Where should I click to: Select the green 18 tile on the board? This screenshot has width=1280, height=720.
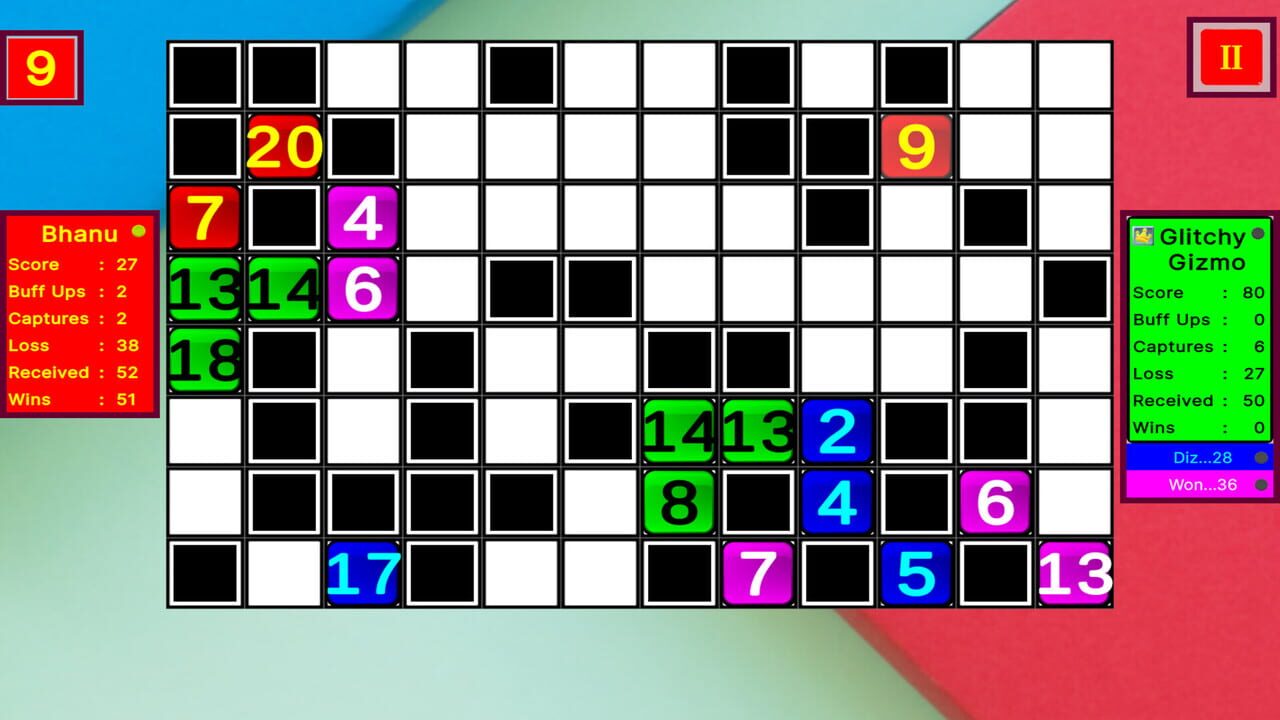(x=203, y=360)
